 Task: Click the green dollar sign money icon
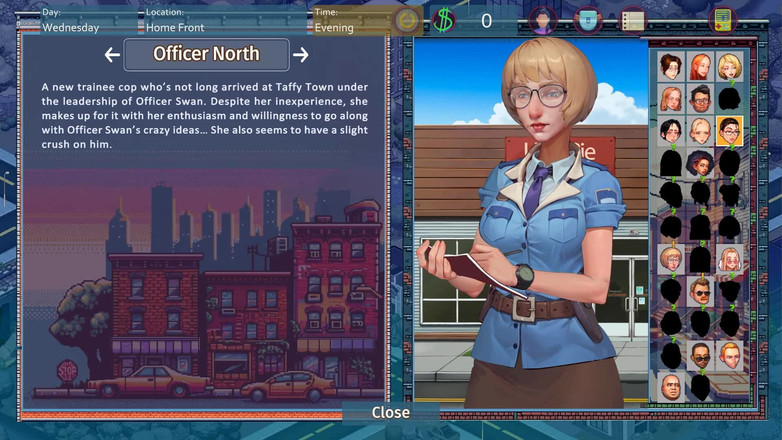[x=444, y=19]
